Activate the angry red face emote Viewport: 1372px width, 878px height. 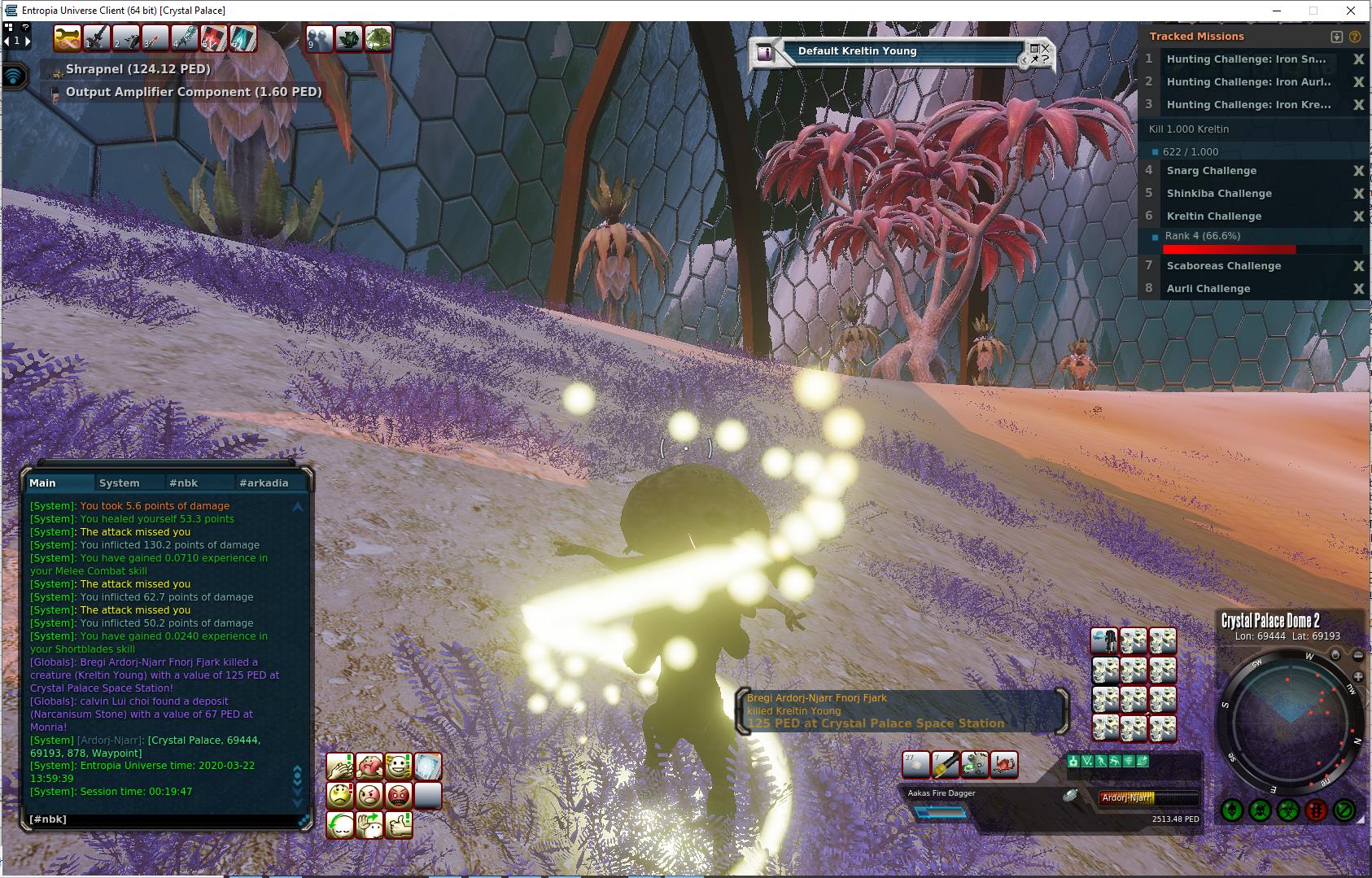pyautogui.click(x=399, y=795)
